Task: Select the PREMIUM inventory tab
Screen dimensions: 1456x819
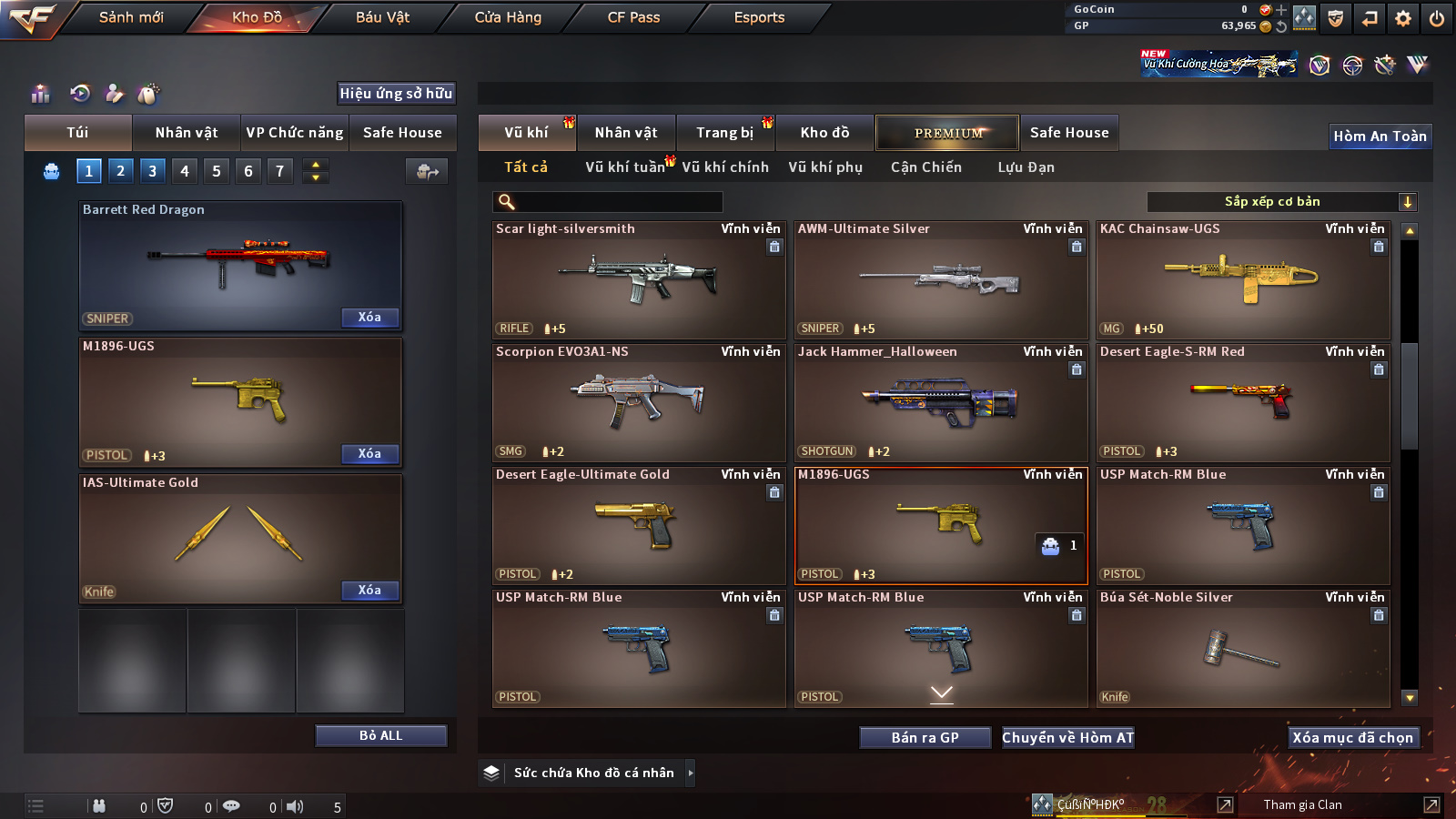Action: click(947, 133)
